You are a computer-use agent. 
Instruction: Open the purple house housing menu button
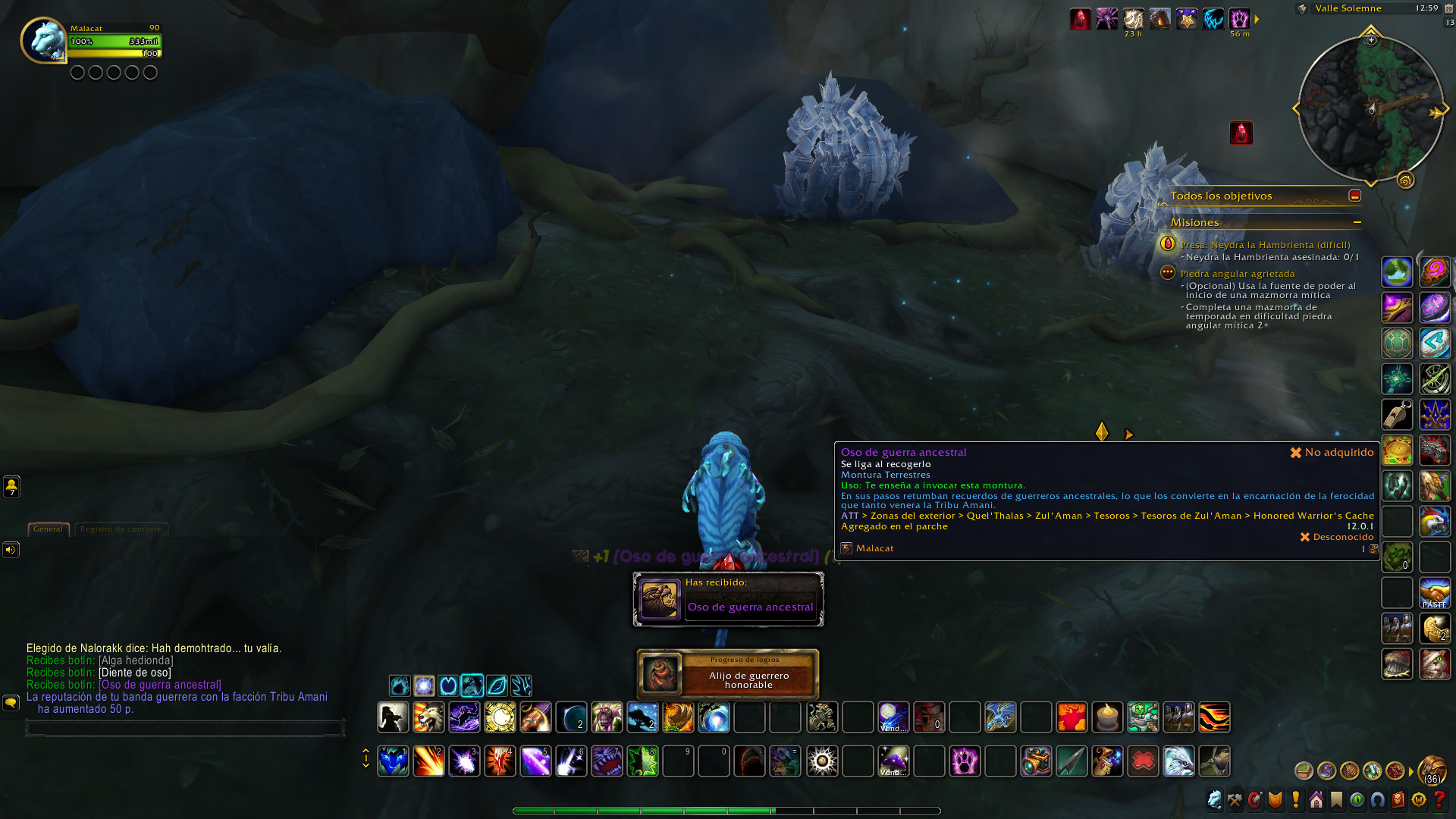click(x=1316, y=799)
